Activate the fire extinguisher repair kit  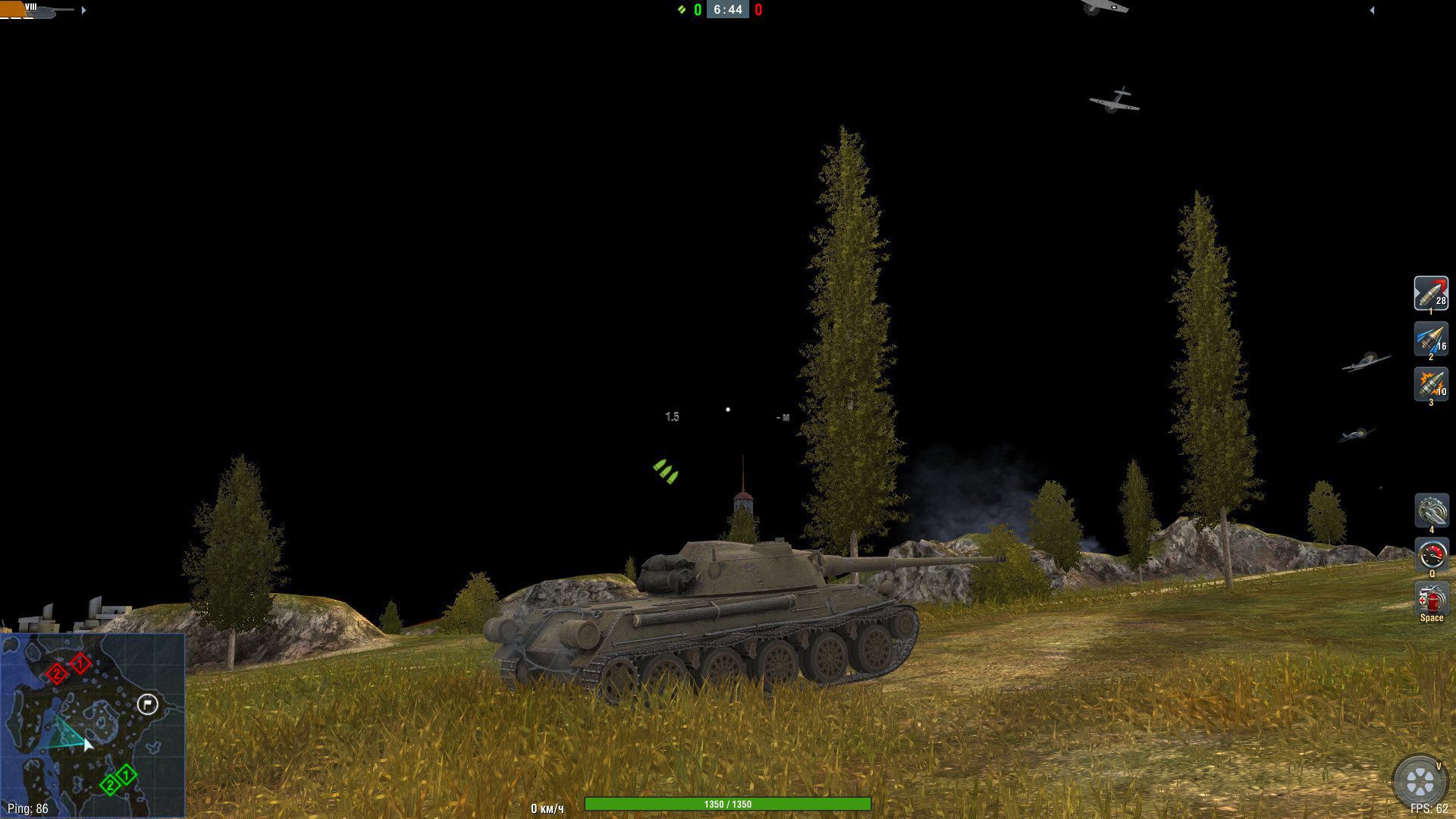point(1431,599)
